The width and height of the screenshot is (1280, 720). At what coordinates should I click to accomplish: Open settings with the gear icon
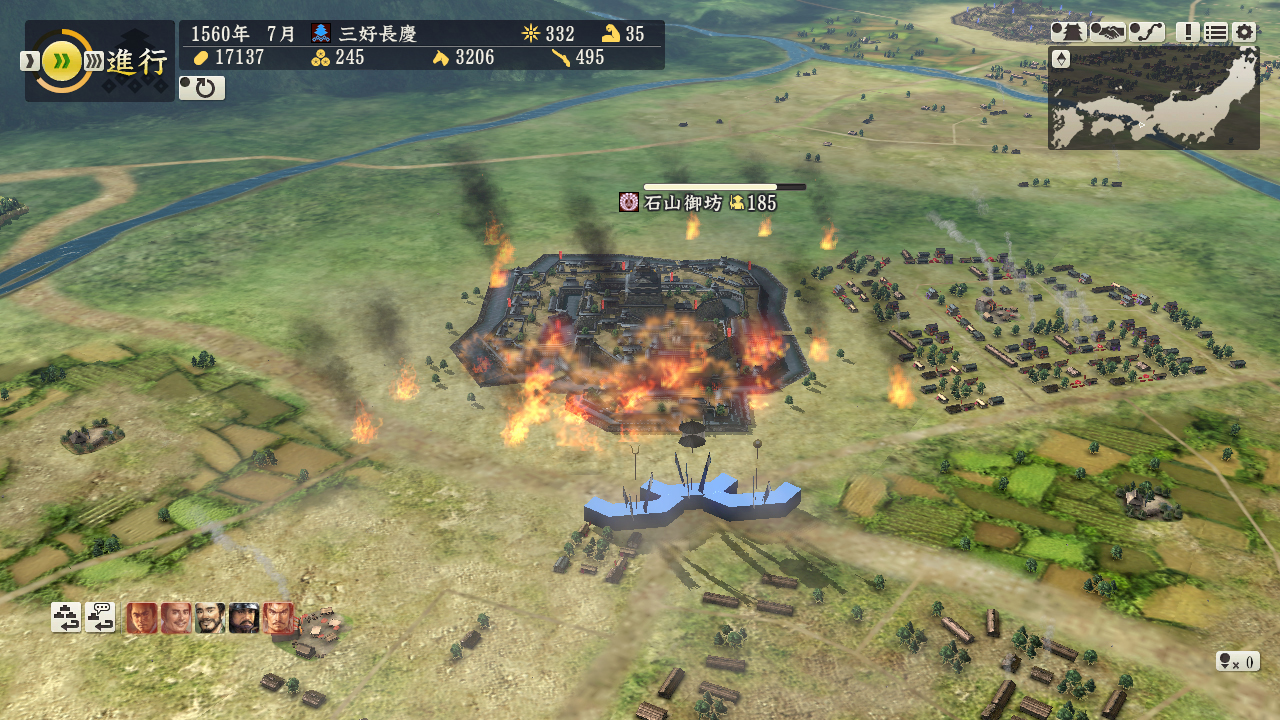click(1244, 32)
